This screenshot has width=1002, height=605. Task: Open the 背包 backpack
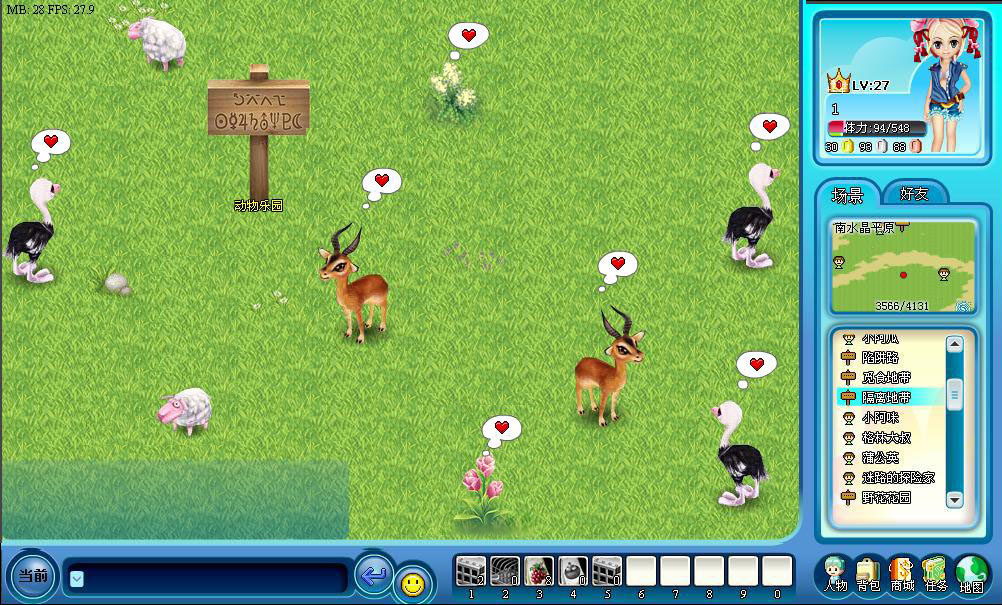(868, 573)
